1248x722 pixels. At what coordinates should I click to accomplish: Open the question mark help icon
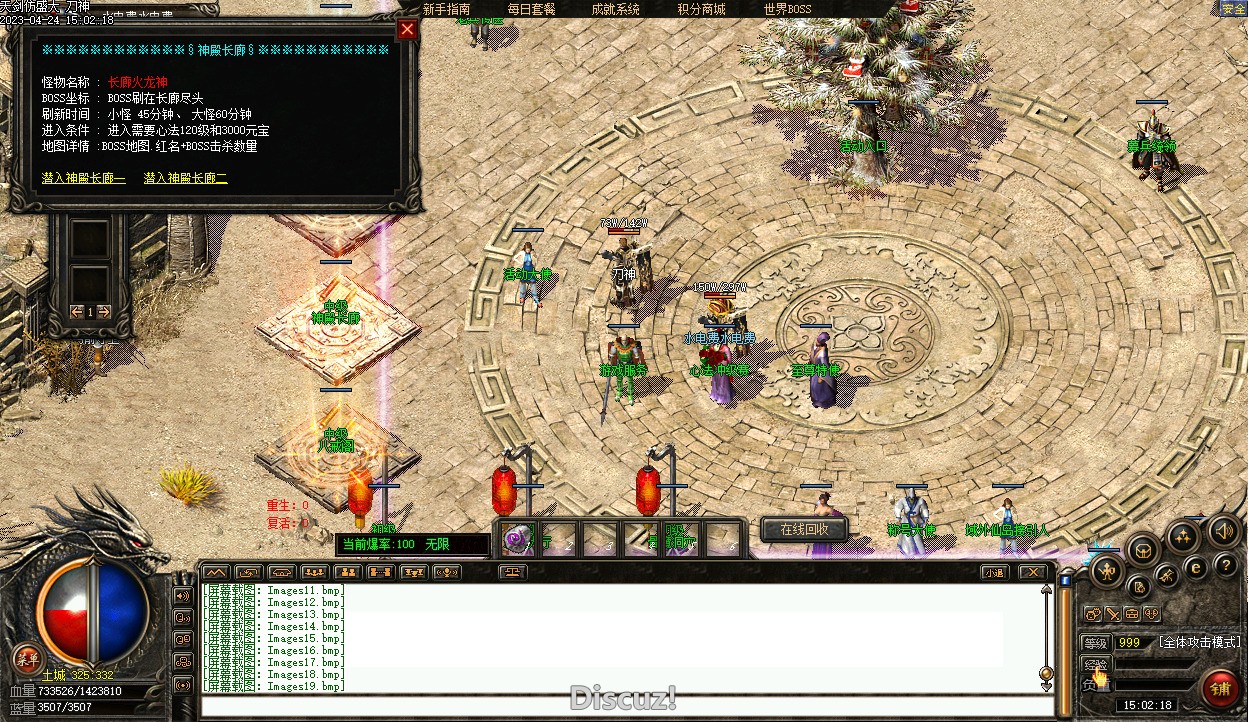point(1226,566)
